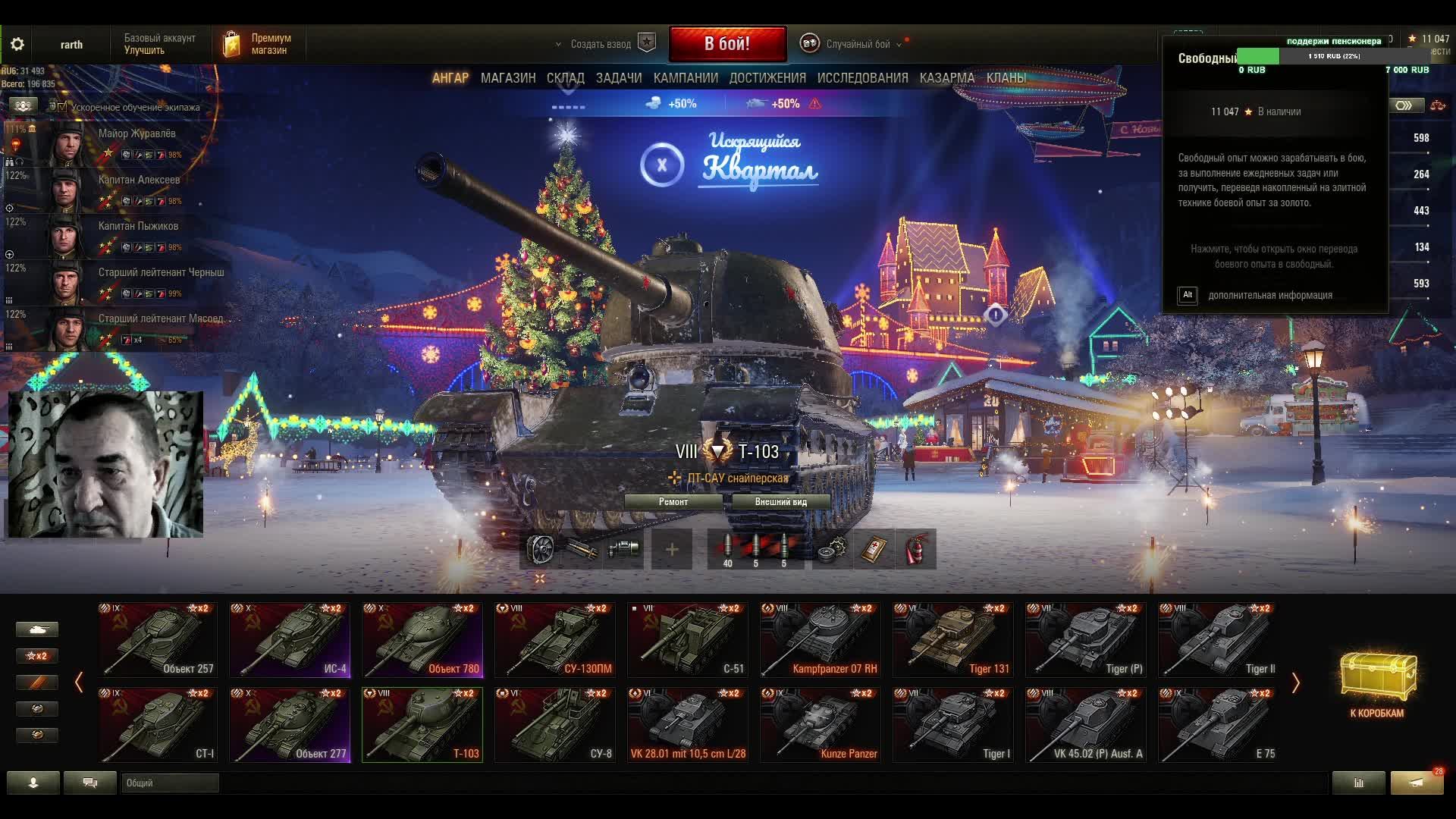Go to the КАЗАРМА barracks tab
The height and width of the screenshot is (819, 1456).
pyautogui.click(x=946, y=78)
